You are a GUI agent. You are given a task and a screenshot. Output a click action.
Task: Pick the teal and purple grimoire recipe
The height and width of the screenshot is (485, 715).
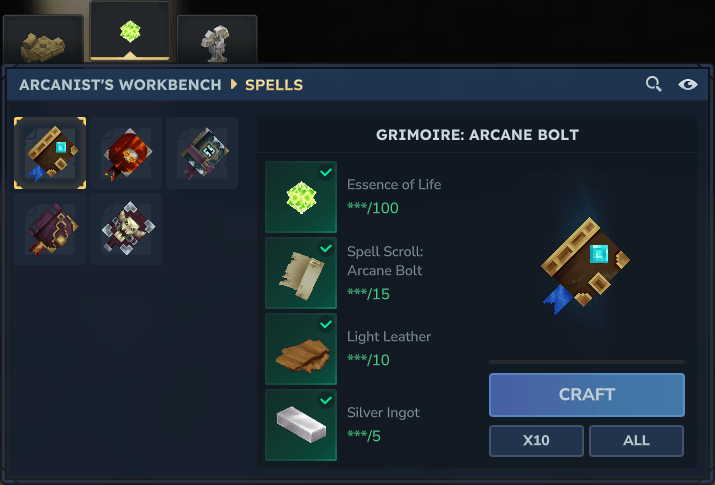click(202, 153)
